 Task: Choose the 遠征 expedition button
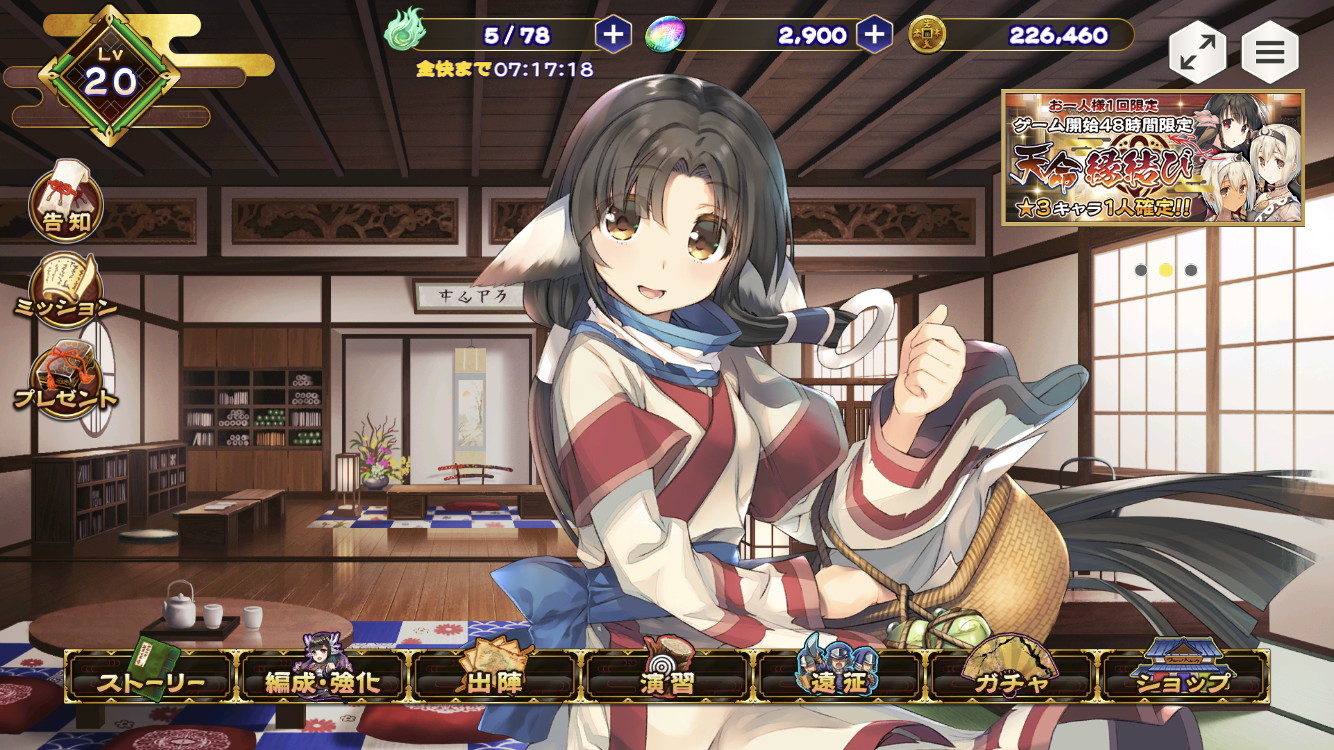coord(839,679)
